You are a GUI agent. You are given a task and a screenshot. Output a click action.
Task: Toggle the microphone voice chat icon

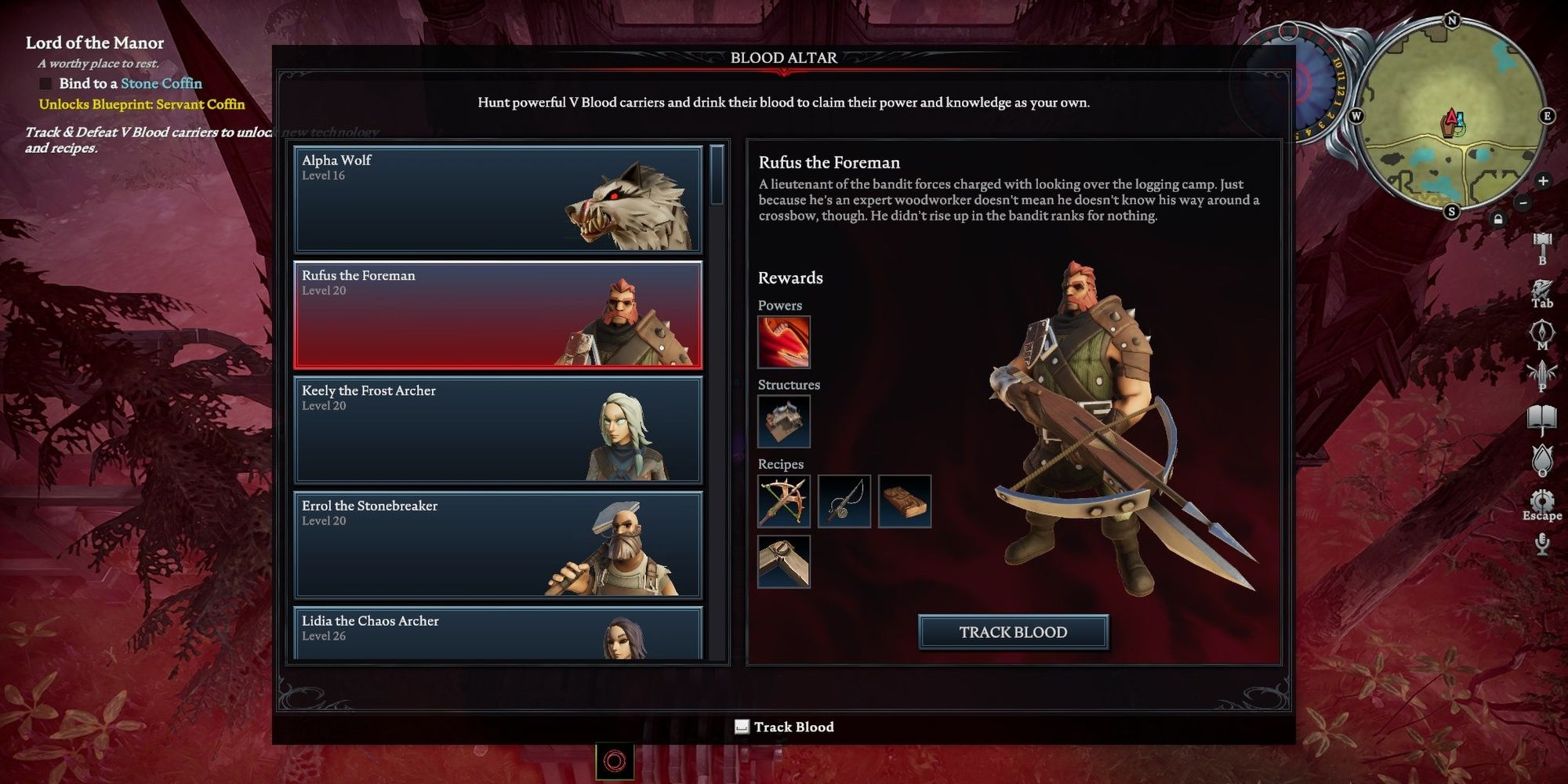pos(1542,543)
